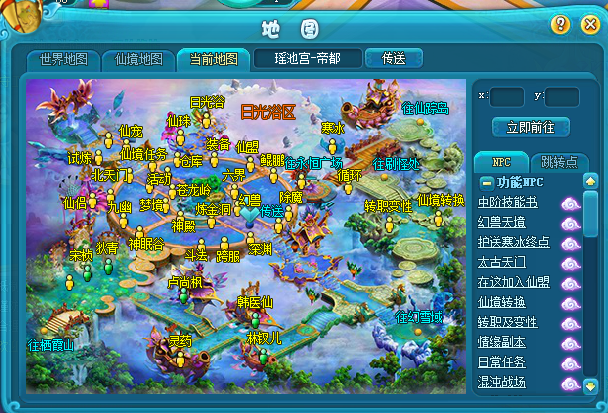This screenshot has width=608, height=413.
Task: Click the y coordinate input field
Action: [562, 97]
